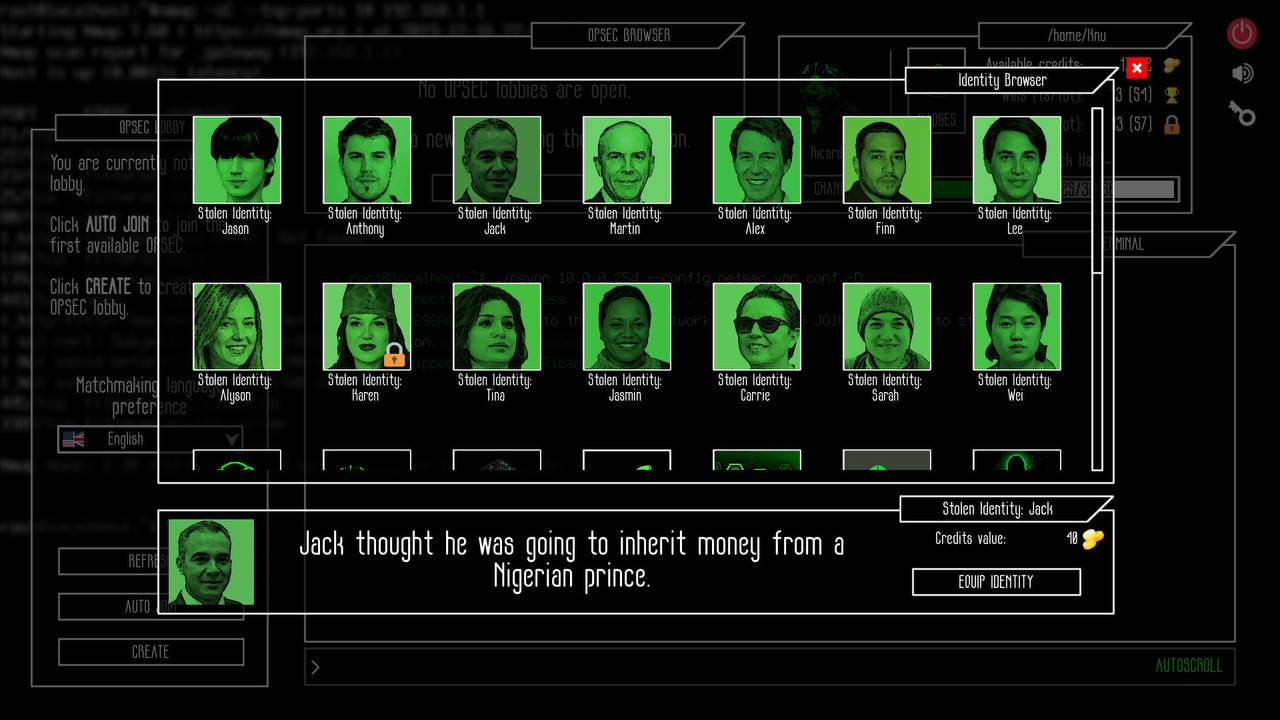Select the Sarah stolen identity
Screen dimensions: 1280x720
(887, 327)
